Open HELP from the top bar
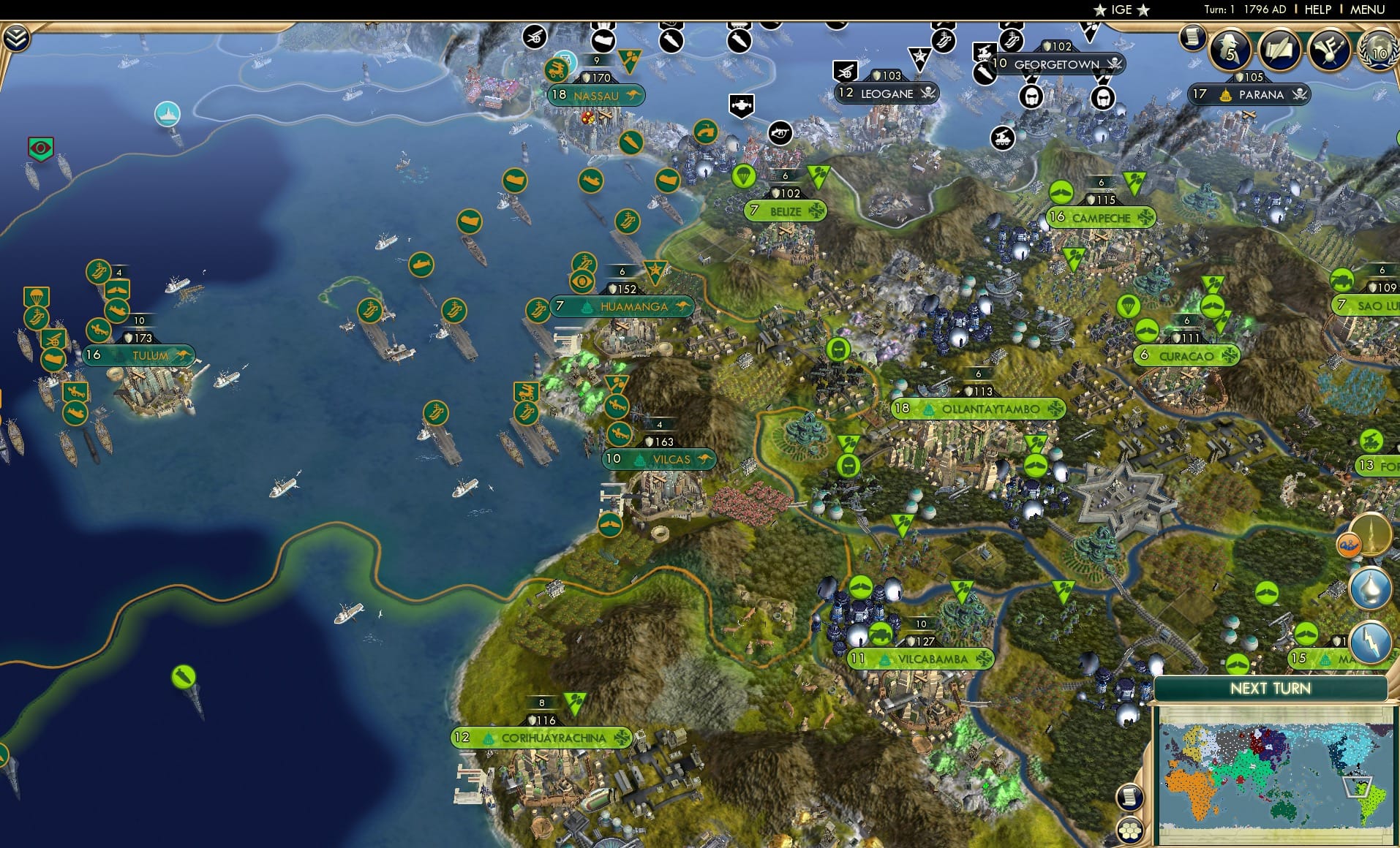The width and height of the screenshot is (1400, 848). tap(1317, 10)
